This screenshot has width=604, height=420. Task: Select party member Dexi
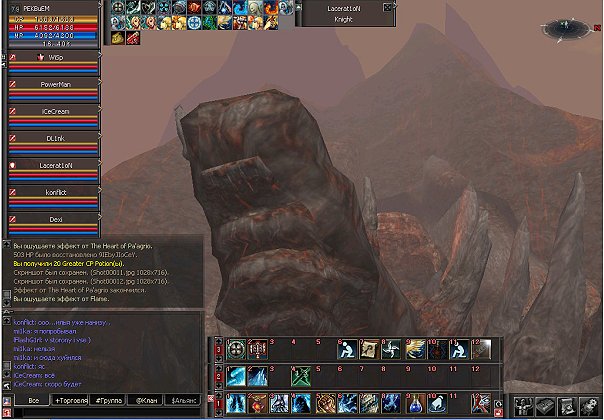(x=55, y=218)
